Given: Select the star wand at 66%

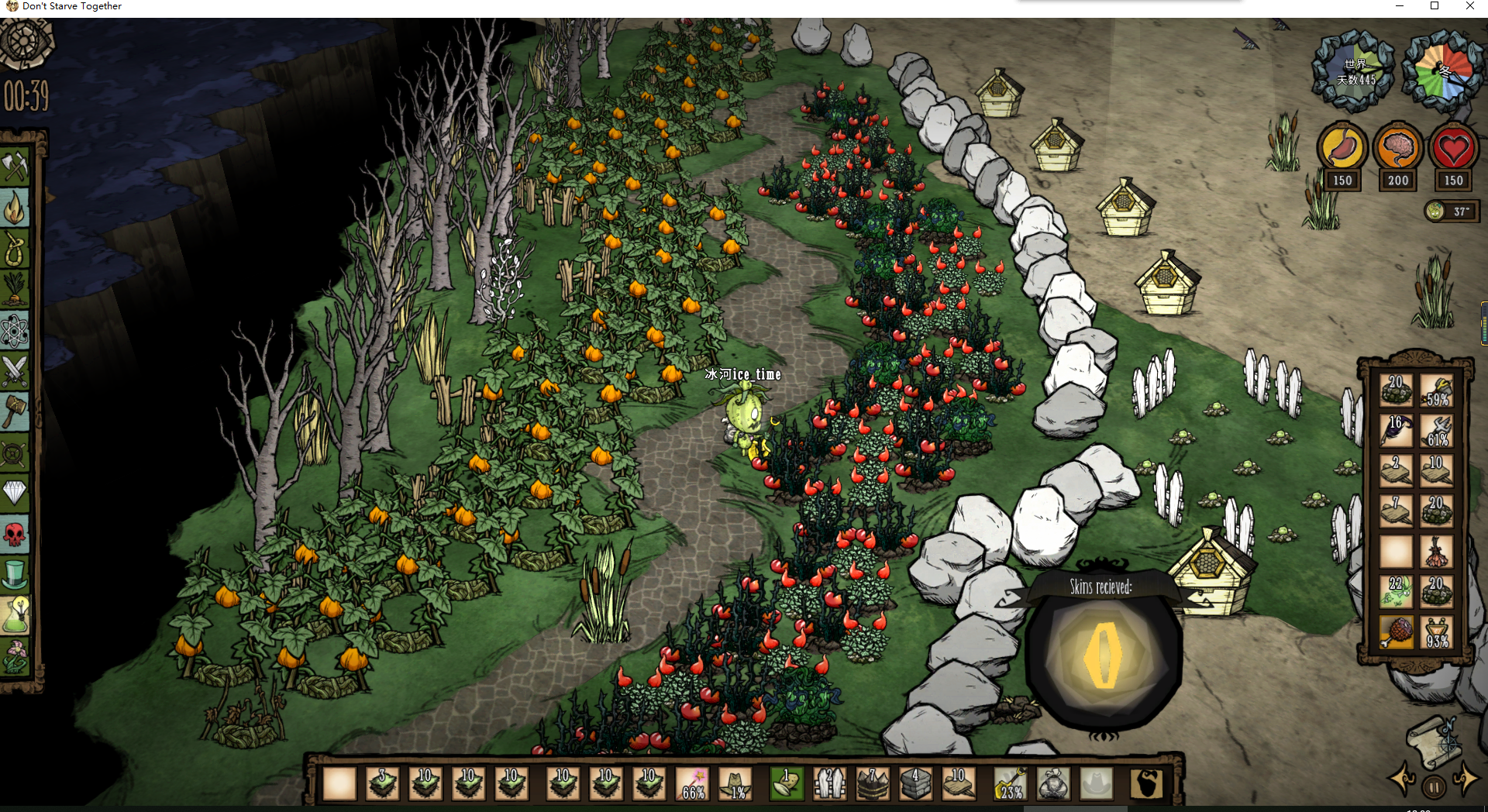Looking at the screenshot, I should pyautogui.click(x=692, y=783).
